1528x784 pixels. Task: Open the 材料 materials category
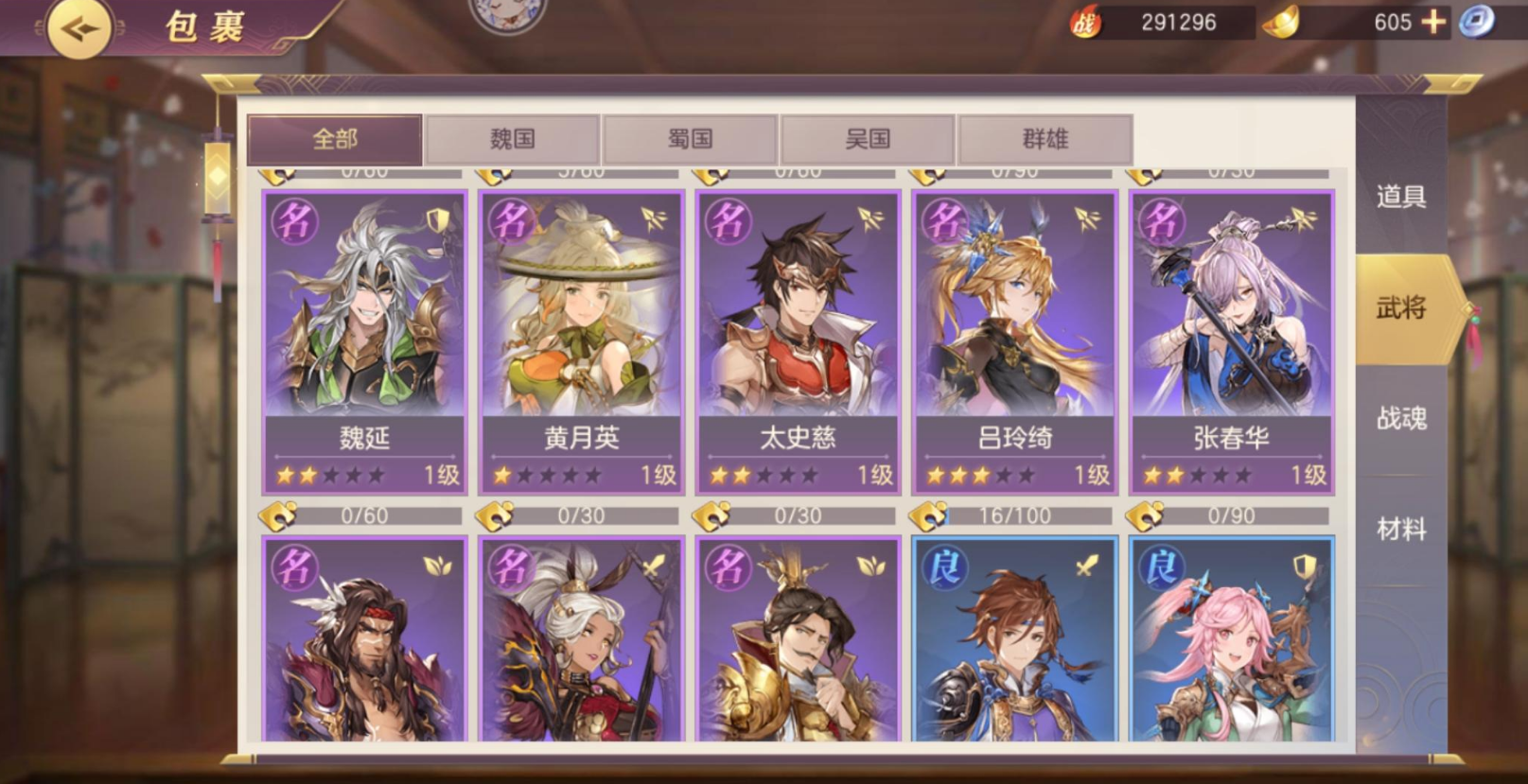(x=1400, y=530)
